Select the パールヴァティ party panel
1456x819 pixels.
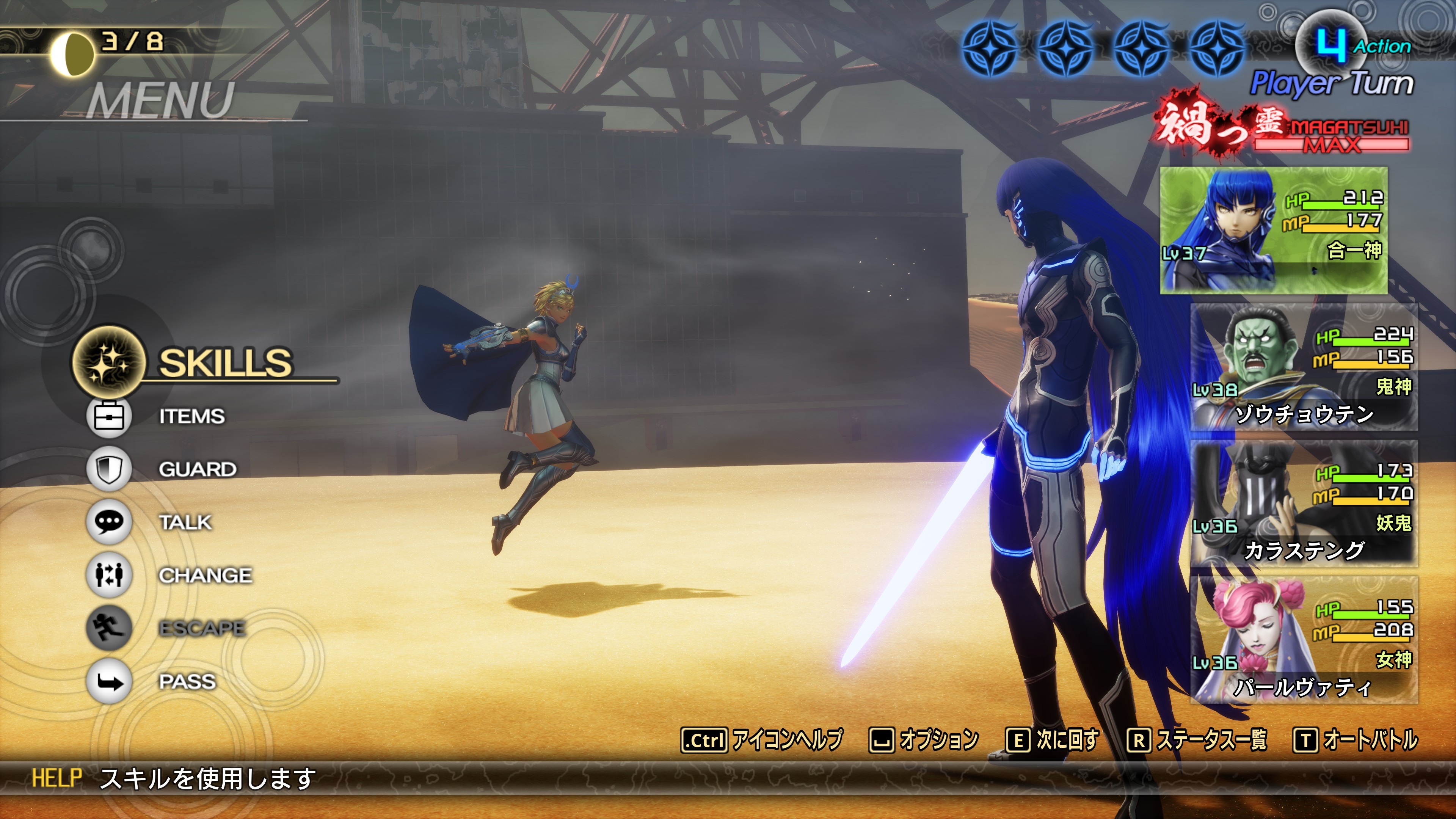(x=1304, y=640)
